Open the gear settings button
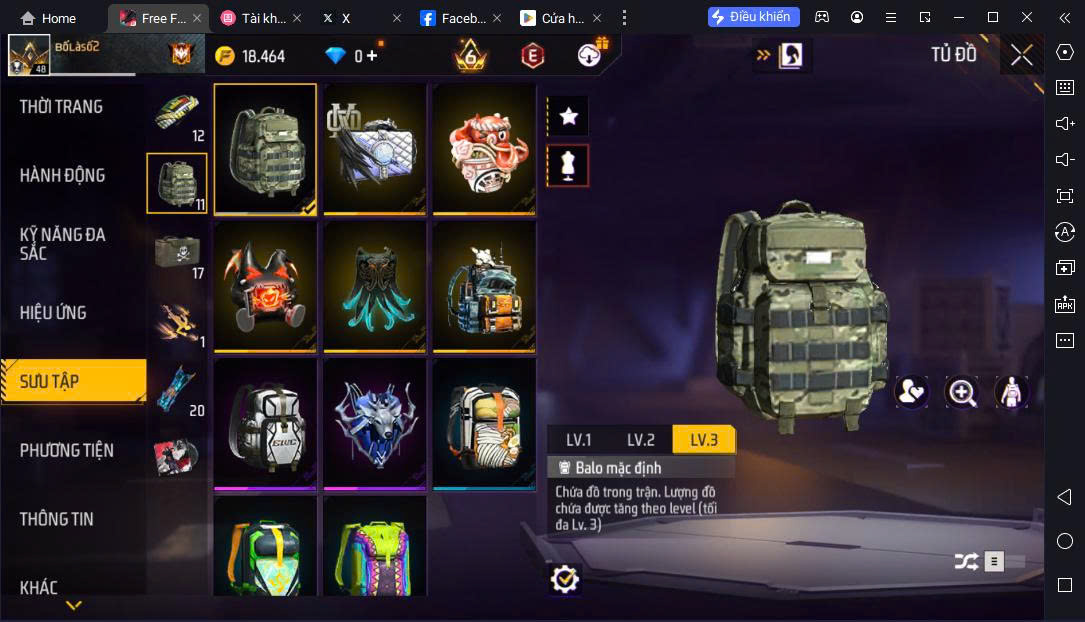Viewport: 1085px width, 622px height. point(565,578)
